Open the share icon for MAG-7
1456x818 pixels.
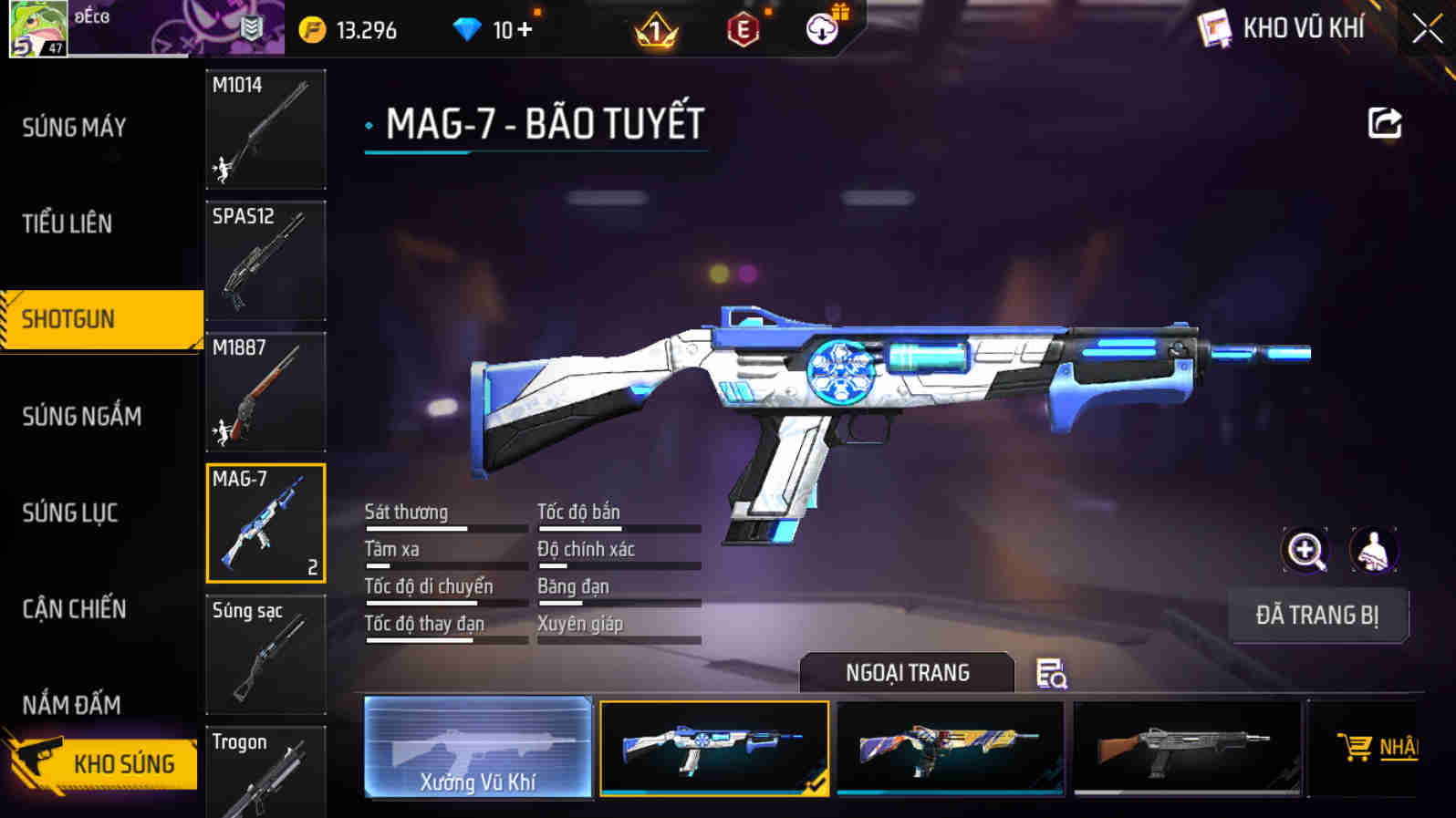1383,124
